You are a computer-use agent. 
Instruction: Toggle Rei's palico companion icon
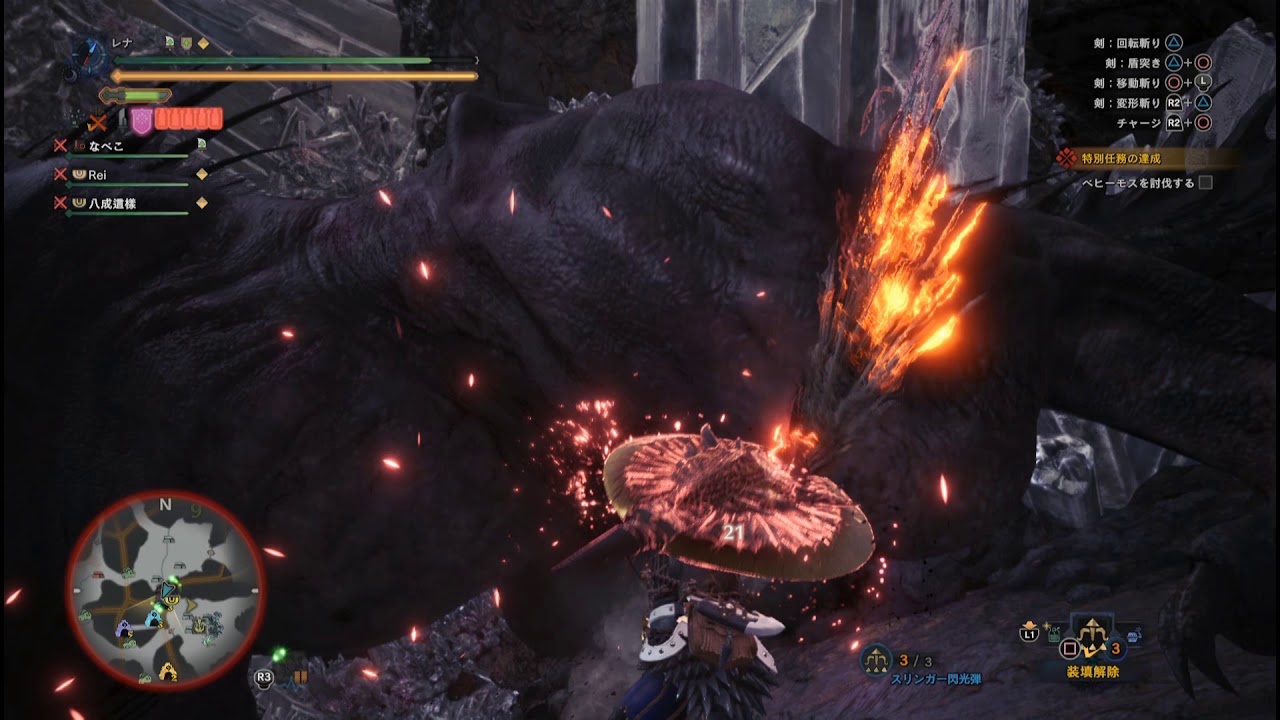80,175
